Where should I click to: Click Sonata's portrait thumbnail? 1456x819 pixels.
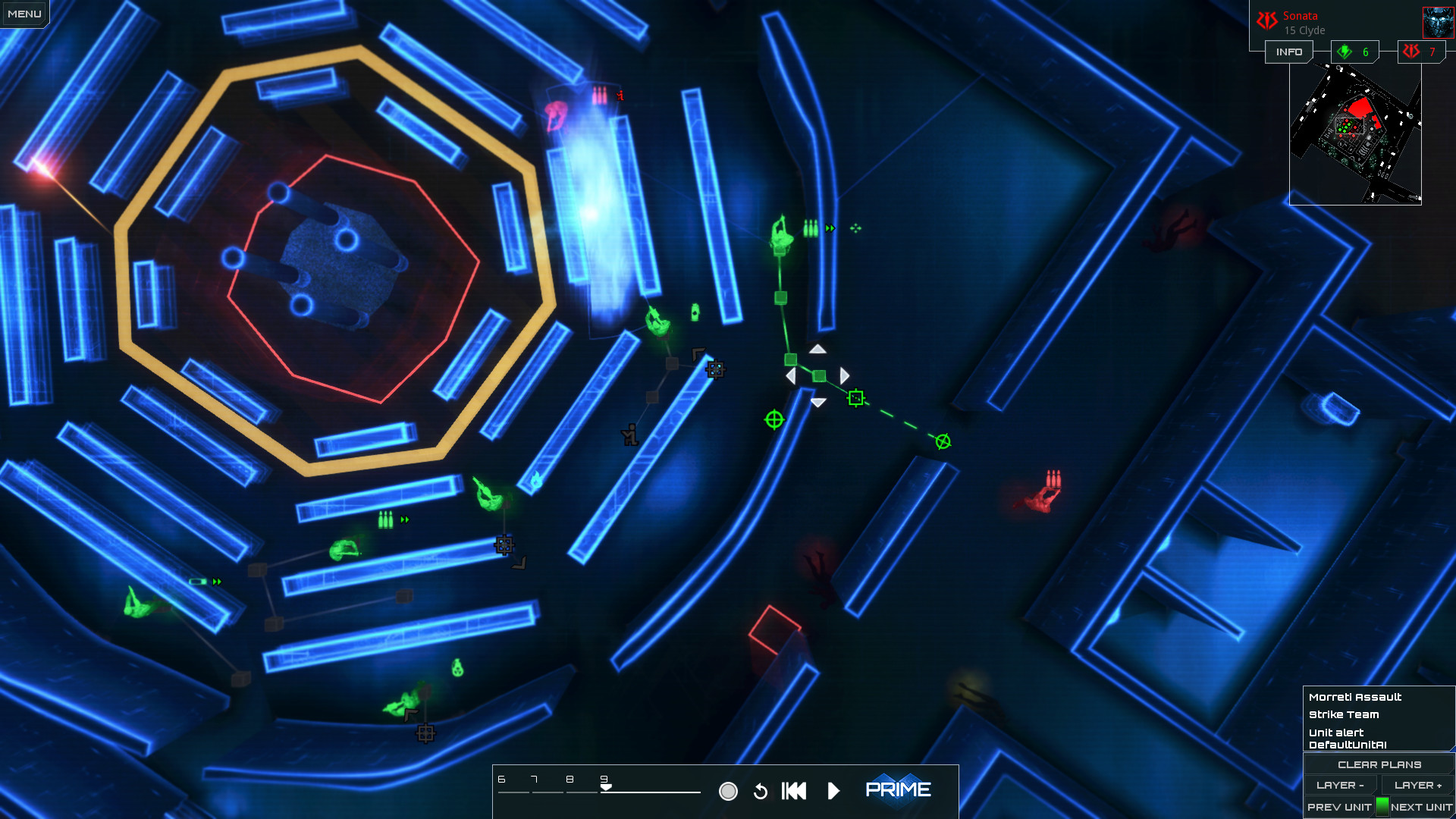click(x=1439, y=21)
